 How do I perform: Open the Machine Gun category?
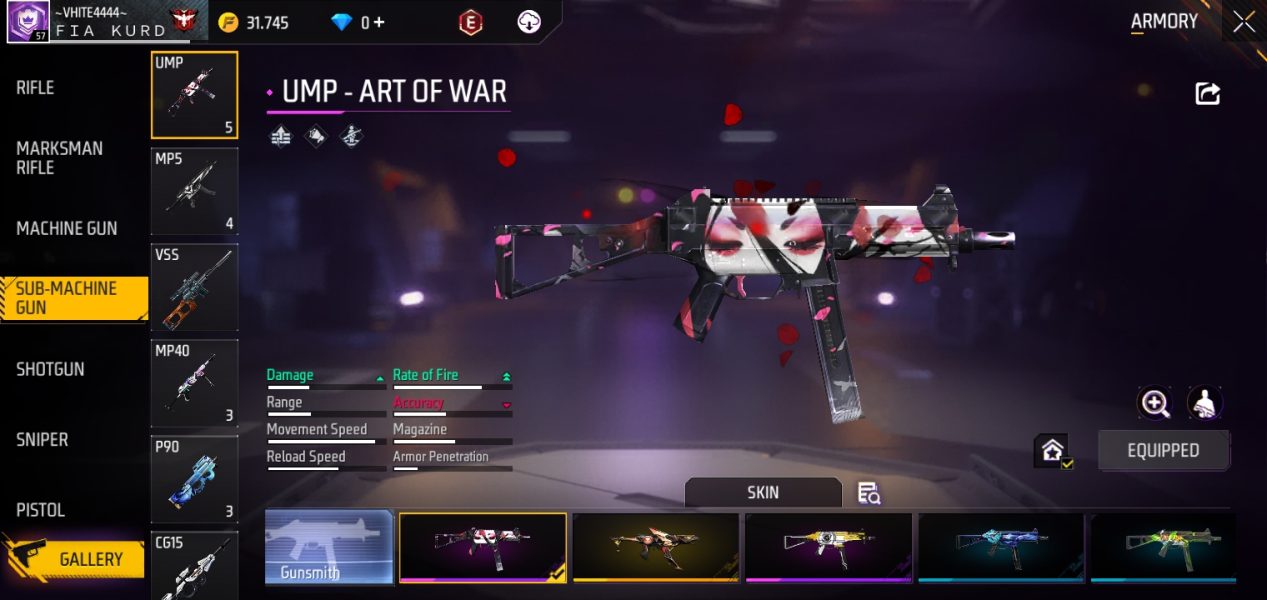coord(67,229)
